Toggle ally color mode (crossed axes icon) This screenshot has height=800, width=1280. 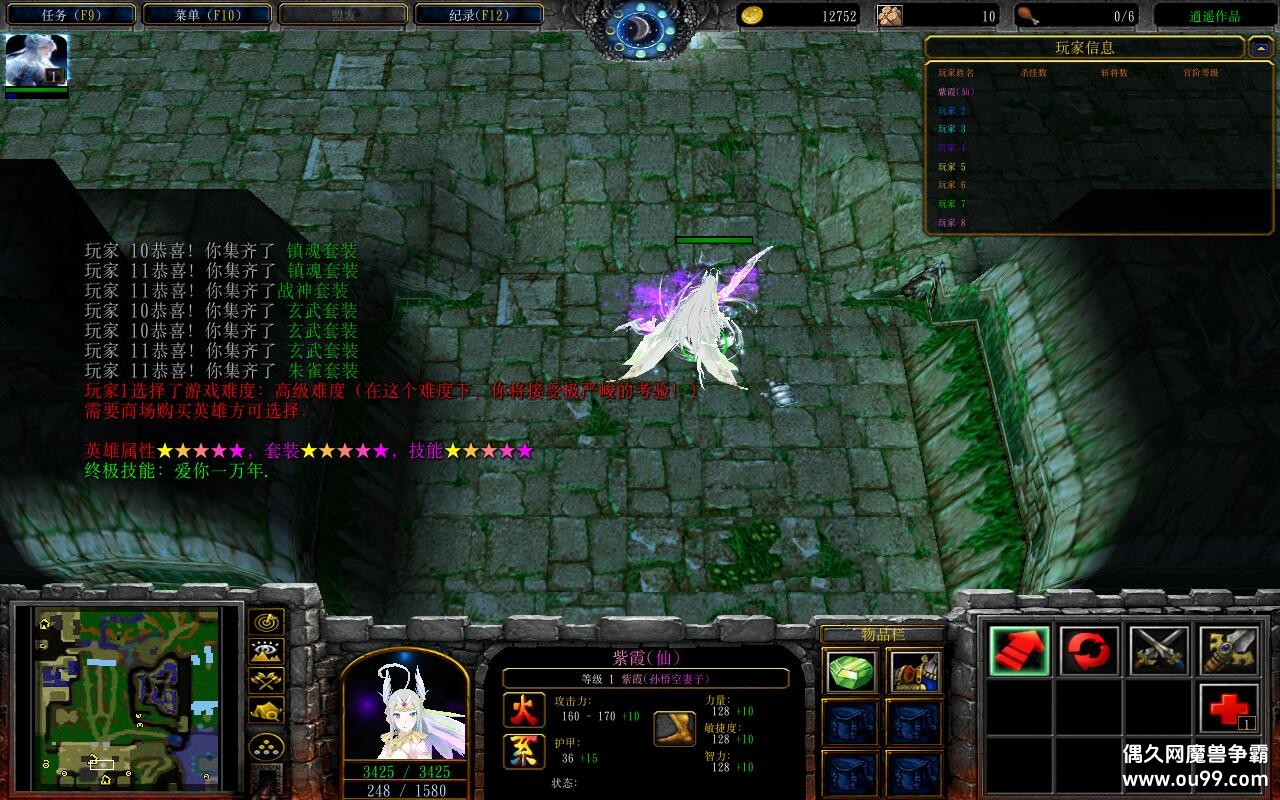tap(266, 681)
